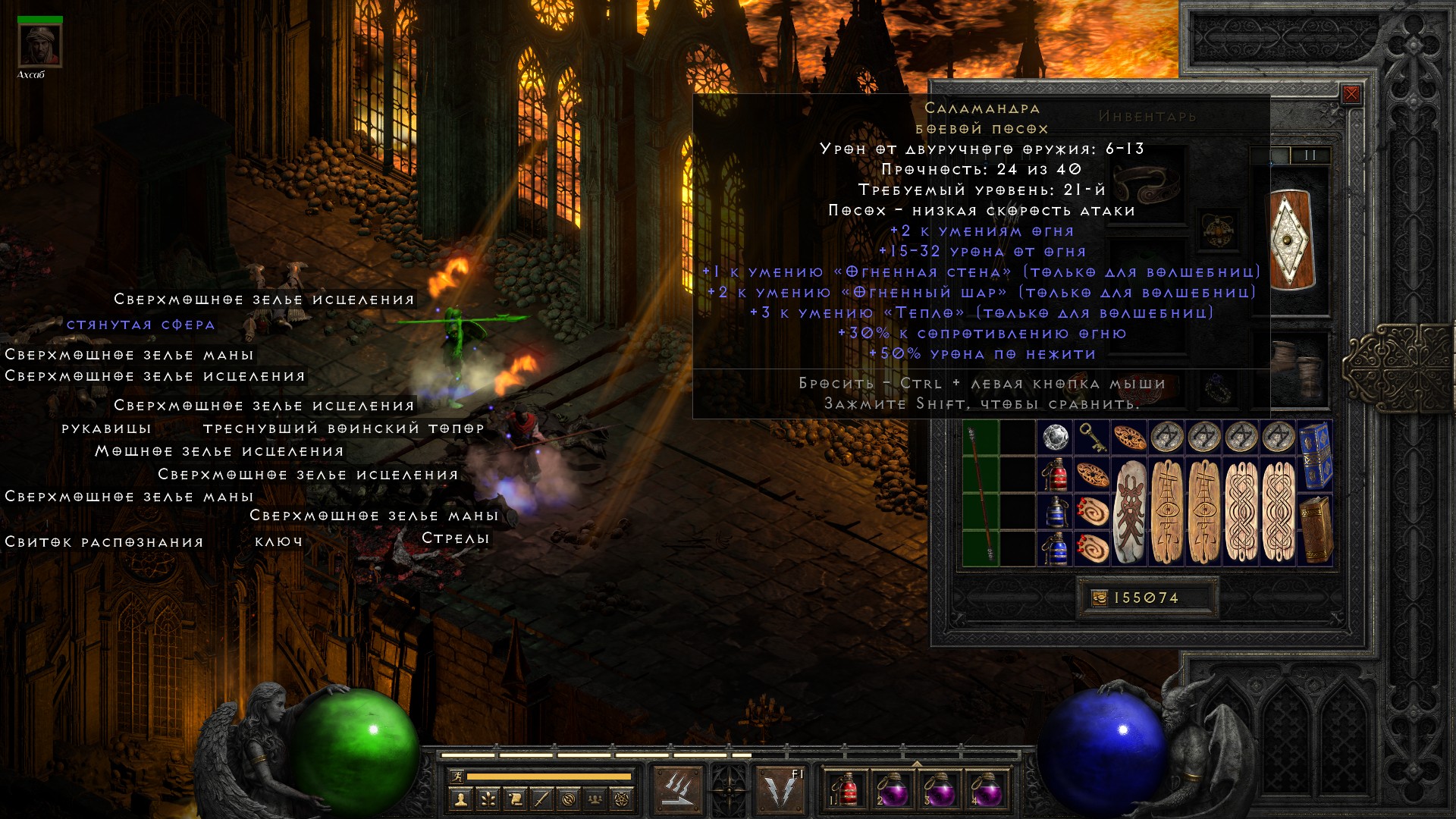Pick up the brown gold-trimmed tome
The width and height of the screenshot is (1456, 819).
click(1315, 530)
